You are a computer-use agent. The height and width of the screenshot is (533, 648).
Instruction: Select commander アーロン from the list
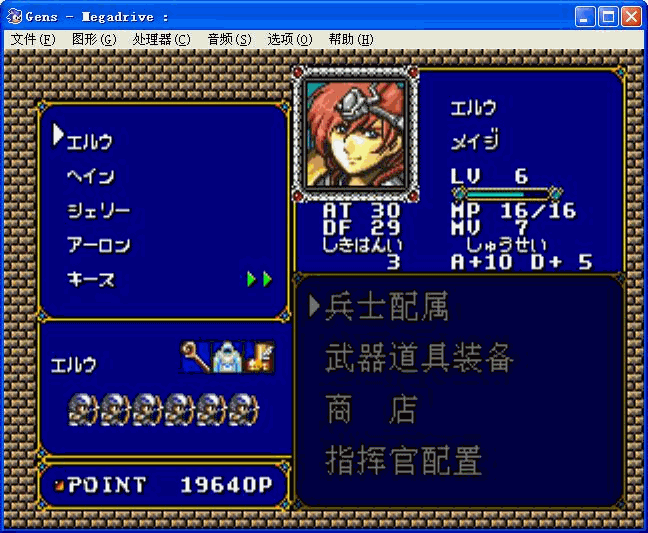pos(98,245)
